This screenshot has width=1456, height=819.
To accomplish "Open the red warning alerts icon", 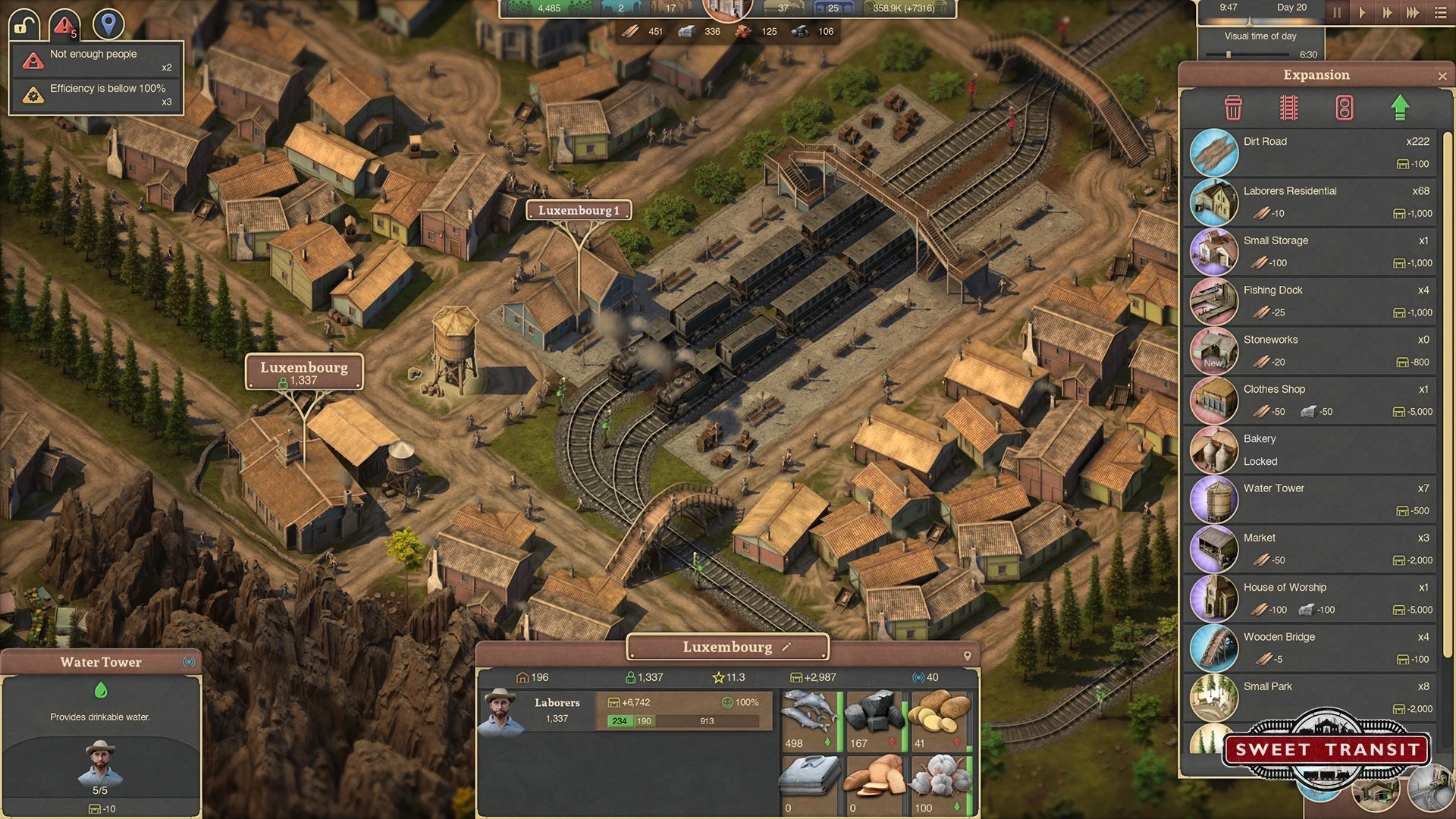I will pos(64,25).
